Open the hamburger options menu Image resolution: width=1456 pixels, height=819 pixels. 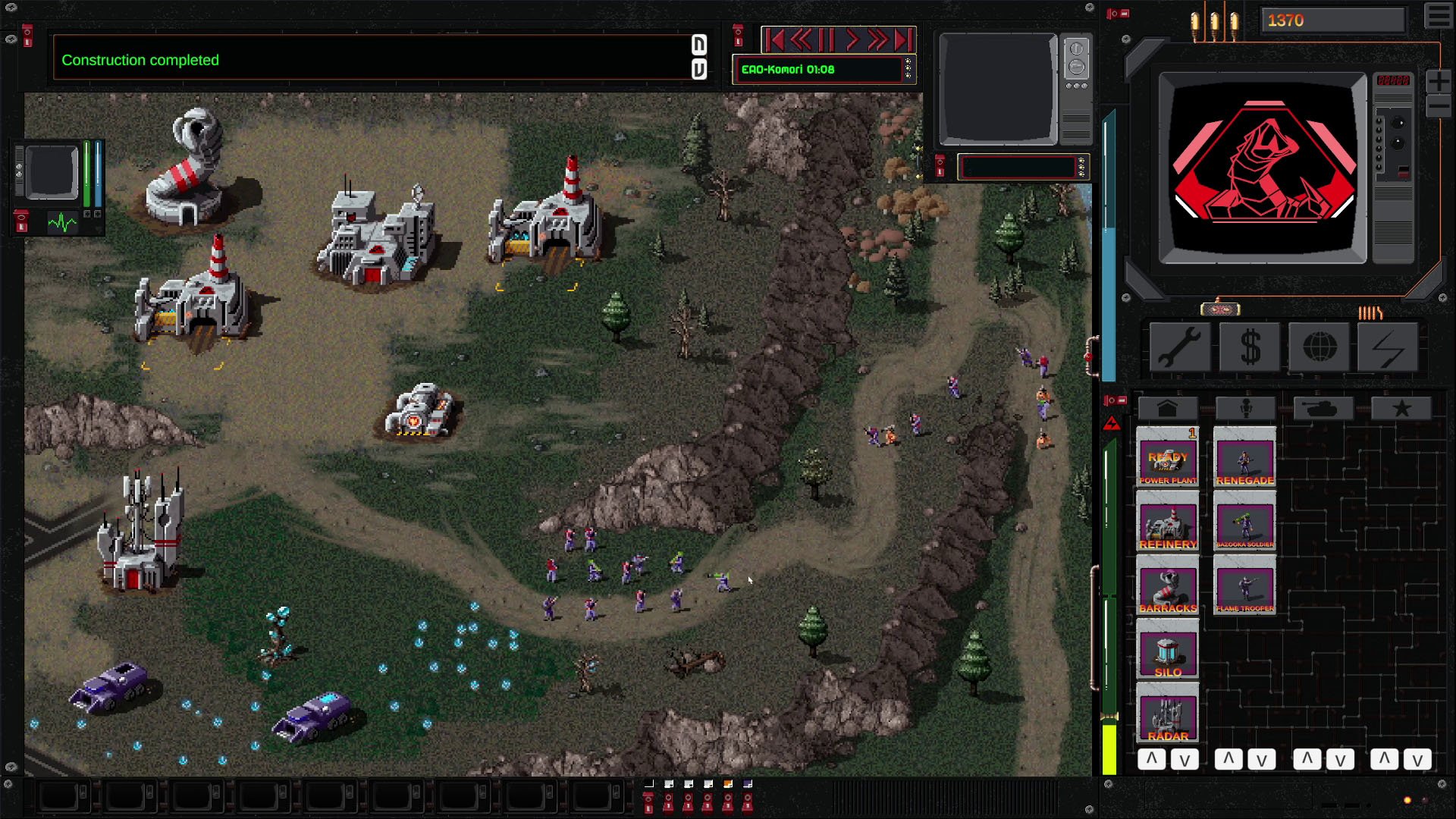[x=1438, y=17]
